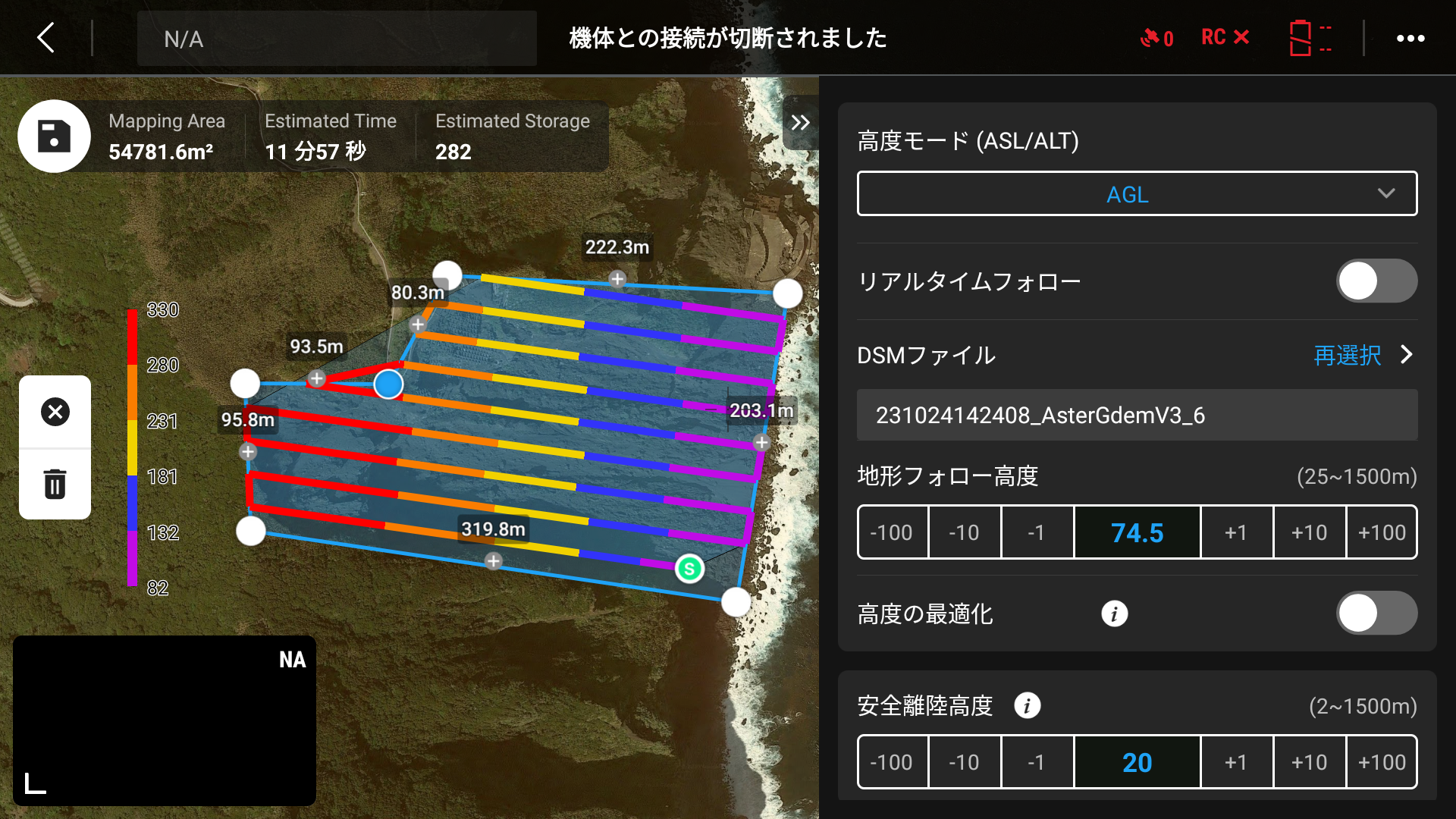Image resolution: width=1456 pixels, height=819 pixels.
Task: View info about 安全離陸高度
Action: 1028,705
